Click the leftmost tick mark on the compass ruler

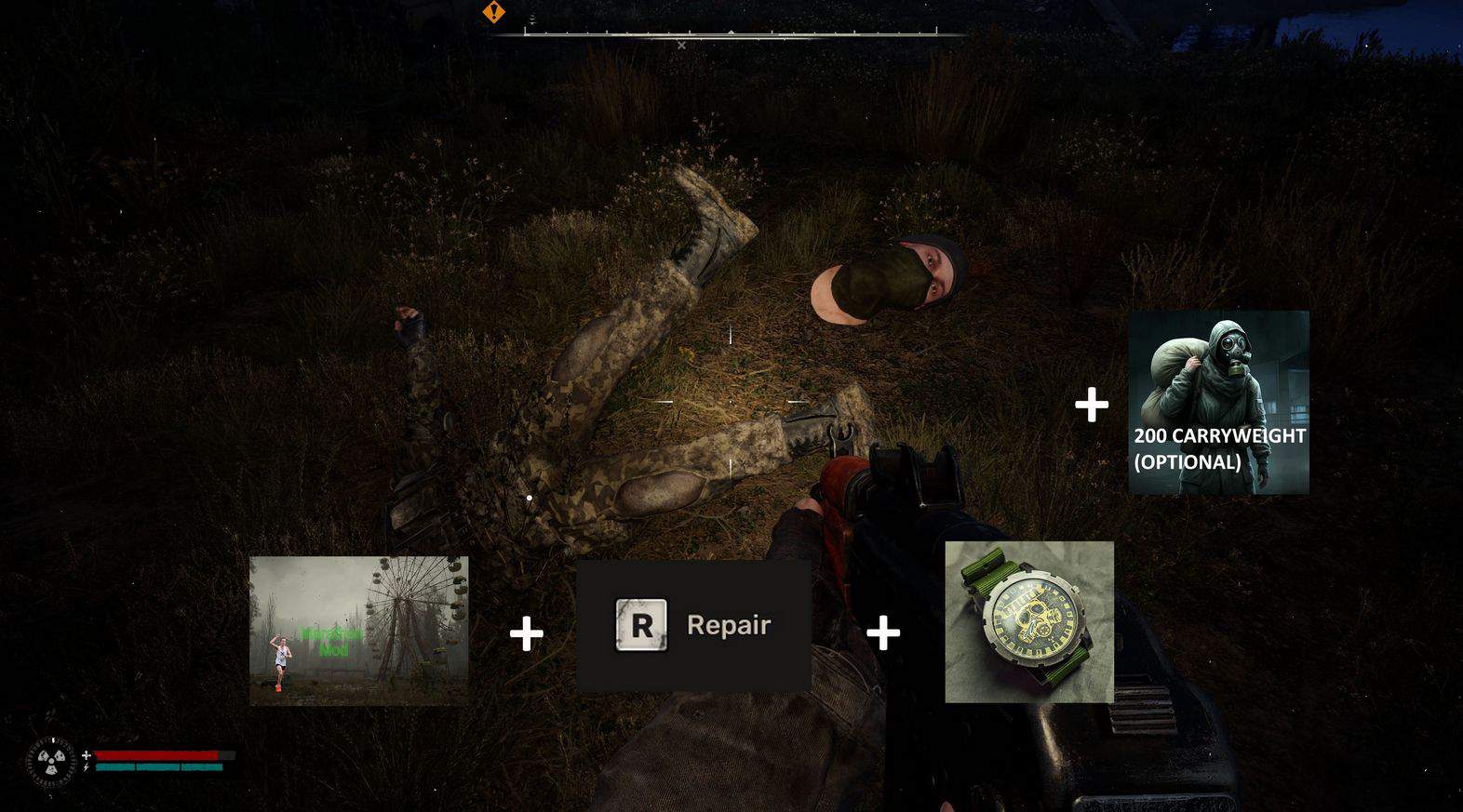click(525, 32)
